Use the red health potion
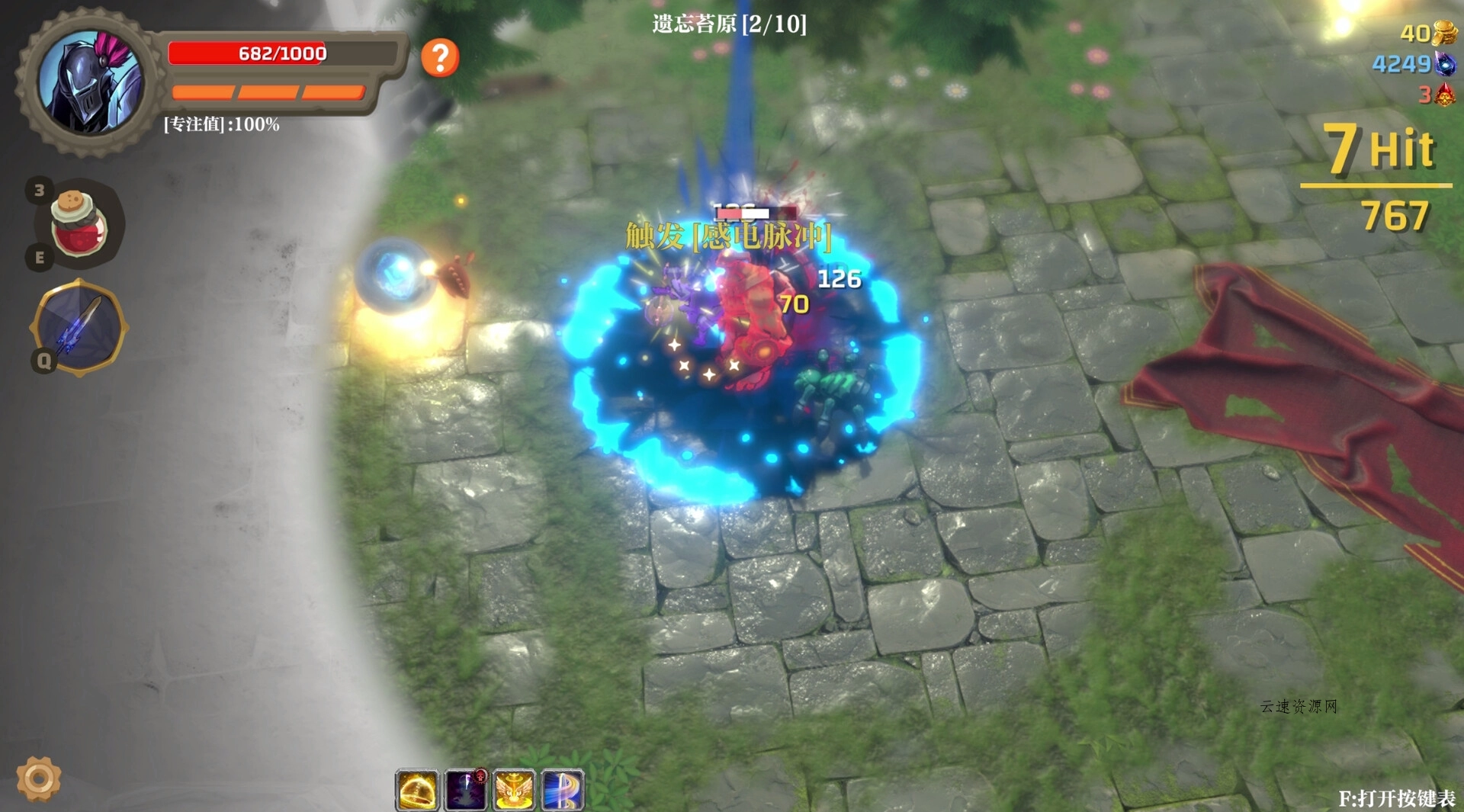Image resolution: width=1464 pixels, height=812 pixels. [77, 223]
